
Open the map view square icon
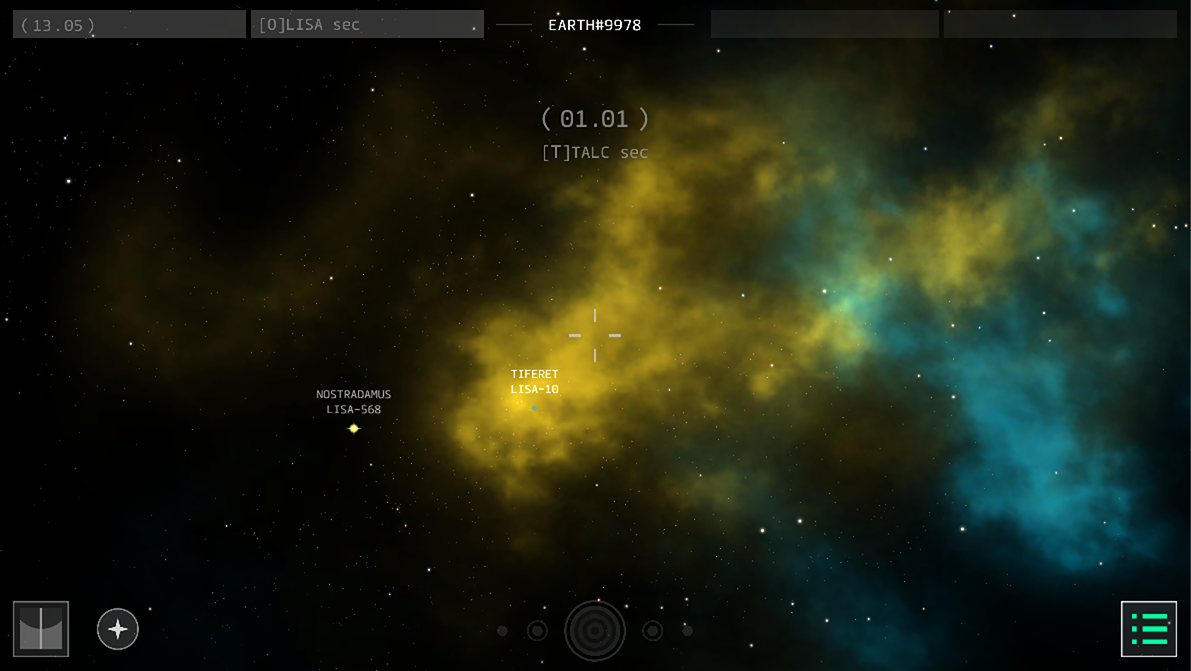pyautogui.click(x=41, y=629)
